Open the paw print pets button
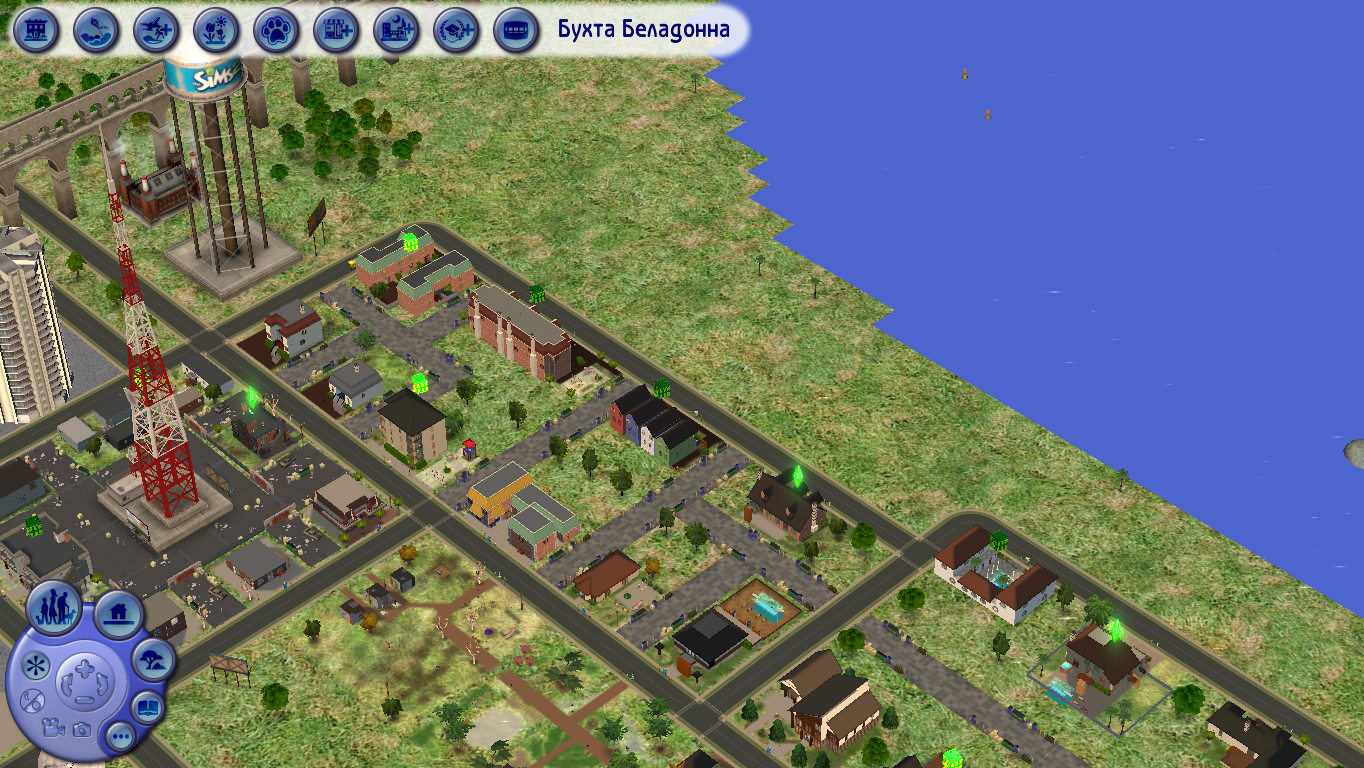 click(276, 30)
